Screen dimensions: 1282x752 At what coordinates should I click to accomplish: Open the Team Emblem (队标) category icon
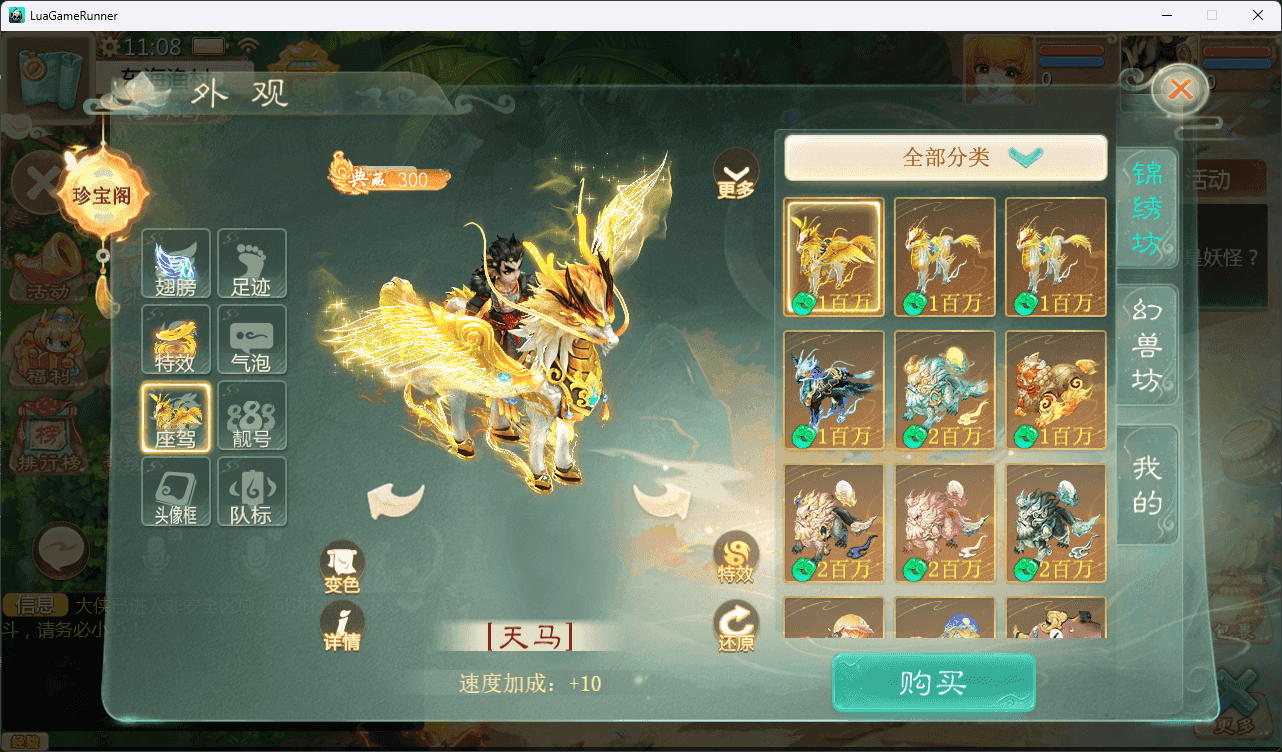click(252, 492)
